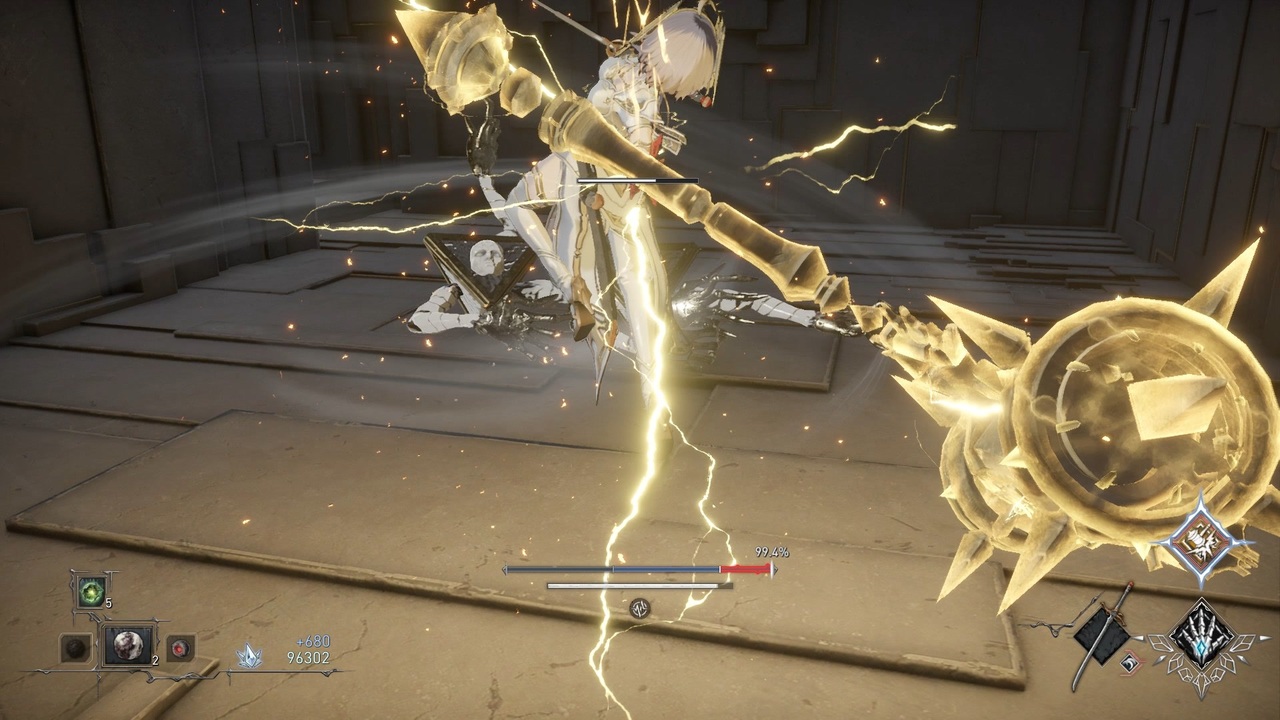
Task: Click the small crescent icon beside the sword
Action: (x=1129, y=661)
